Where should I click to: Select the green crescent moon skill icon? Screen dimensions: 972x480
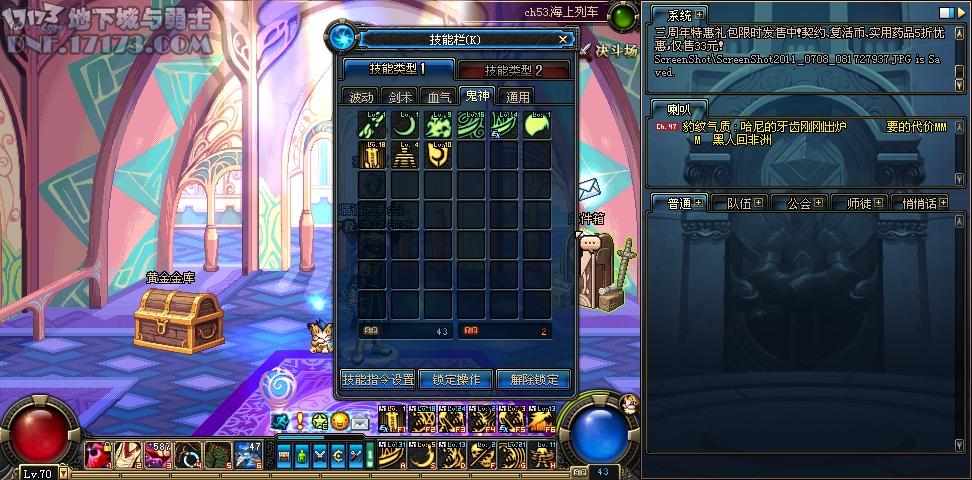[405, 126]
